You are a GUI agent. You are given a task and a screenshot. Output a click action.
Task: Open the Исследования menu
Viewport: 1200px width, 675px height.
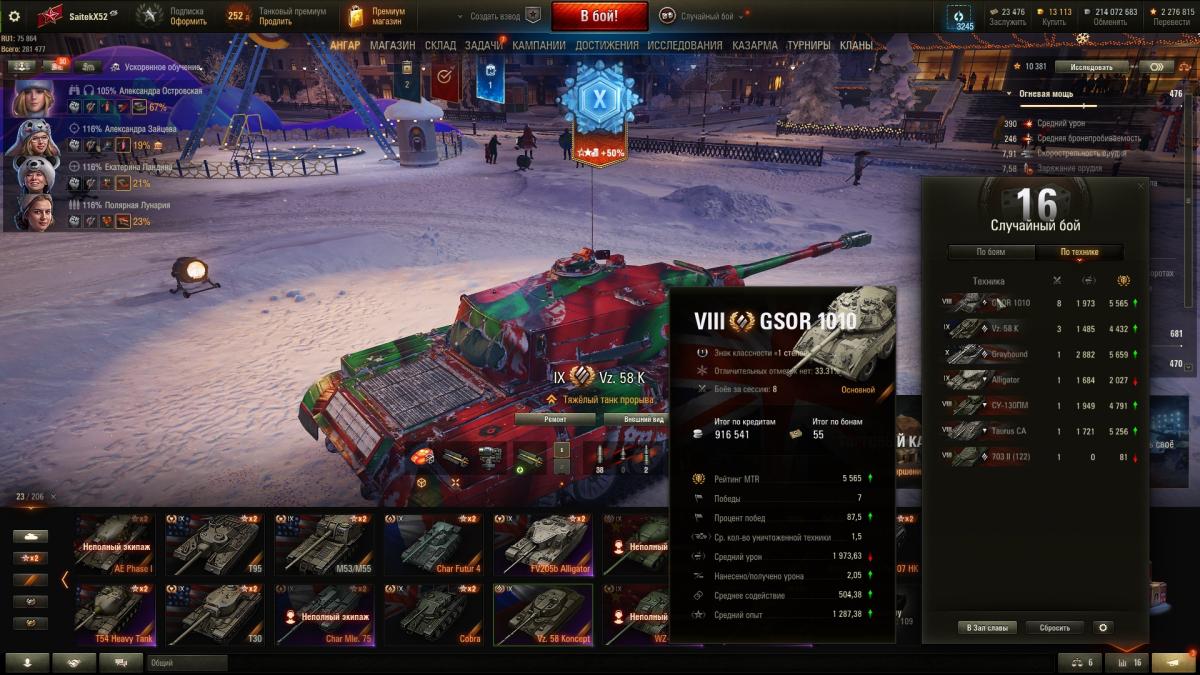(684, 45)
